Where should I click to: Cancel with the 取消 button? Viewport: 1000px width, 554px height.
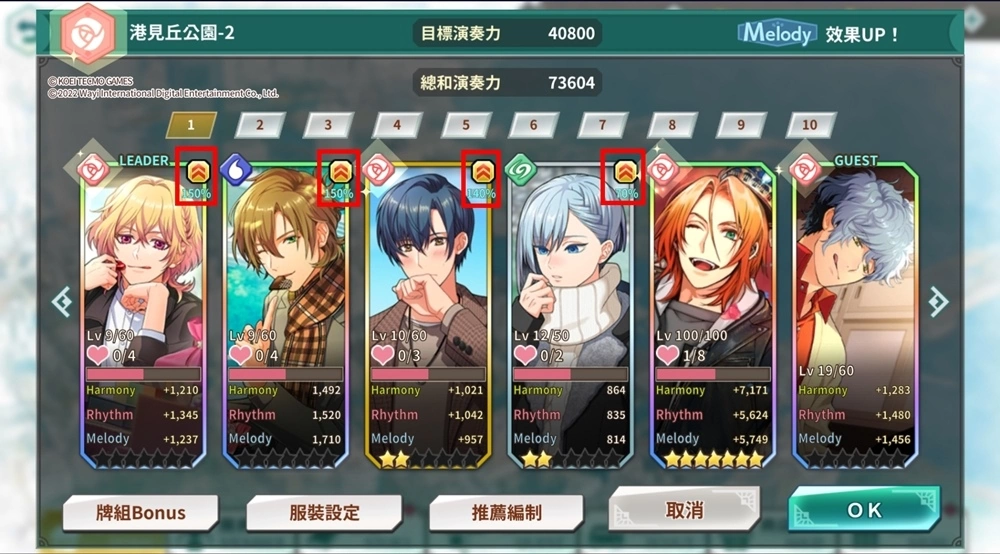[684, 509]
